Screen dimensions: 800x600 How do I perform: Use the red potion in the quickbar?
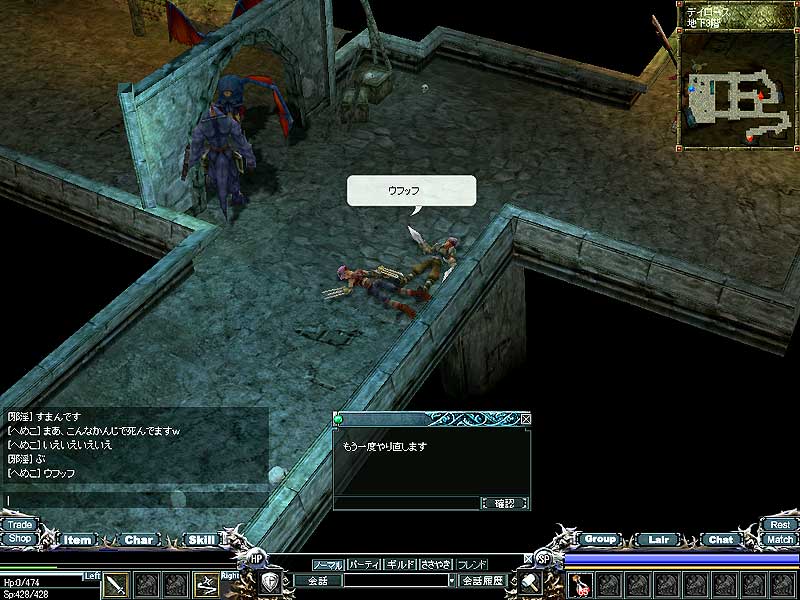(x=581, y=584)
